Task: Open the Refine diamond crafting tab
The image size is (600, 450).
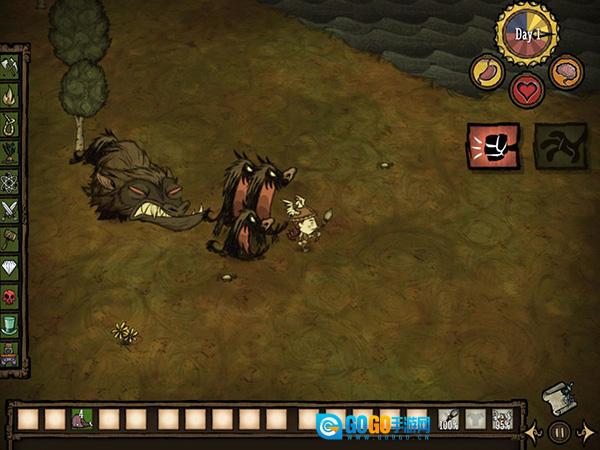Action: point(12,268)
